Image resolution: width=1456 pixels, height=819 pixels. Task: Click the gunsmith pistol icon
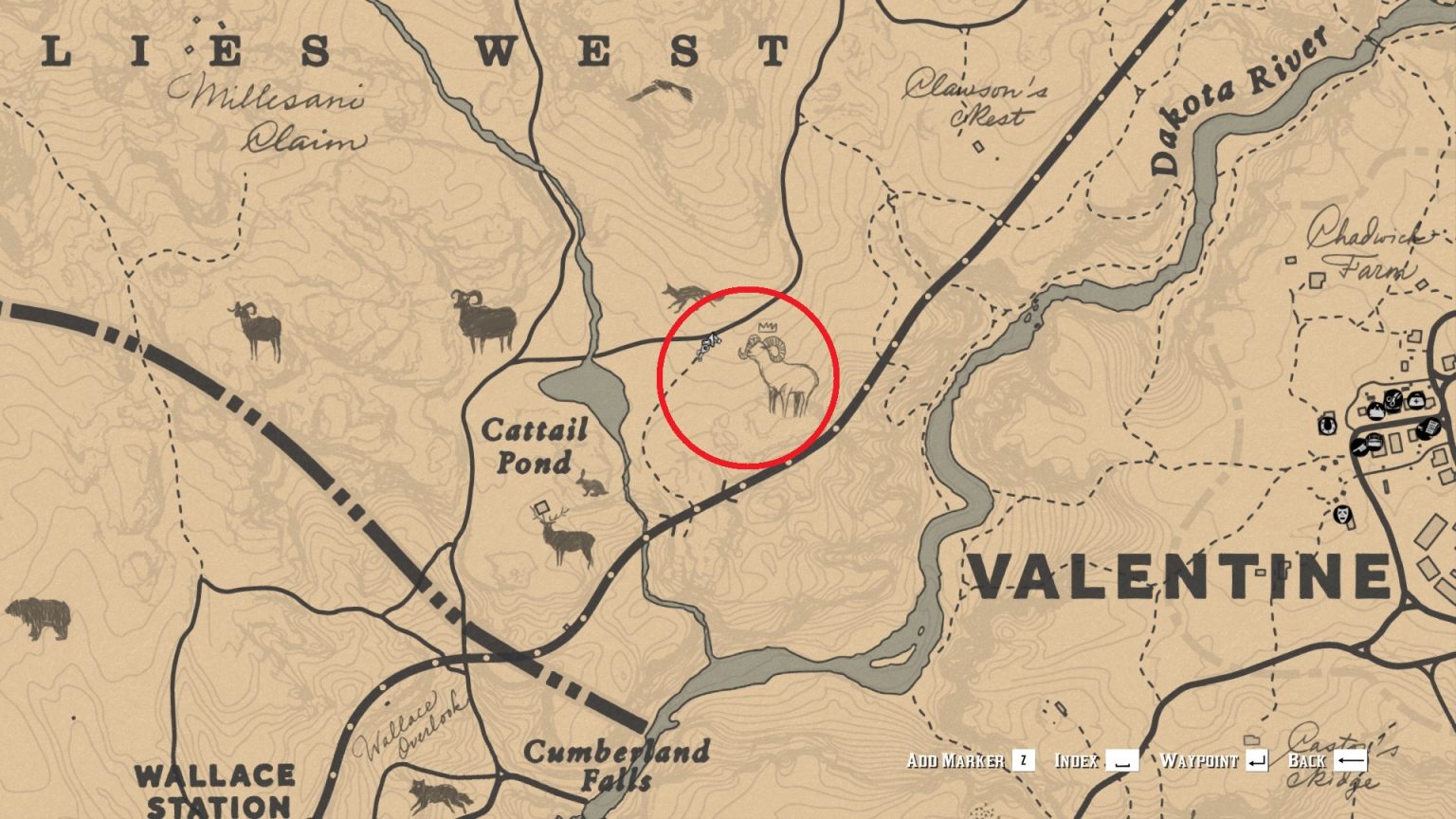point(1359,446)
